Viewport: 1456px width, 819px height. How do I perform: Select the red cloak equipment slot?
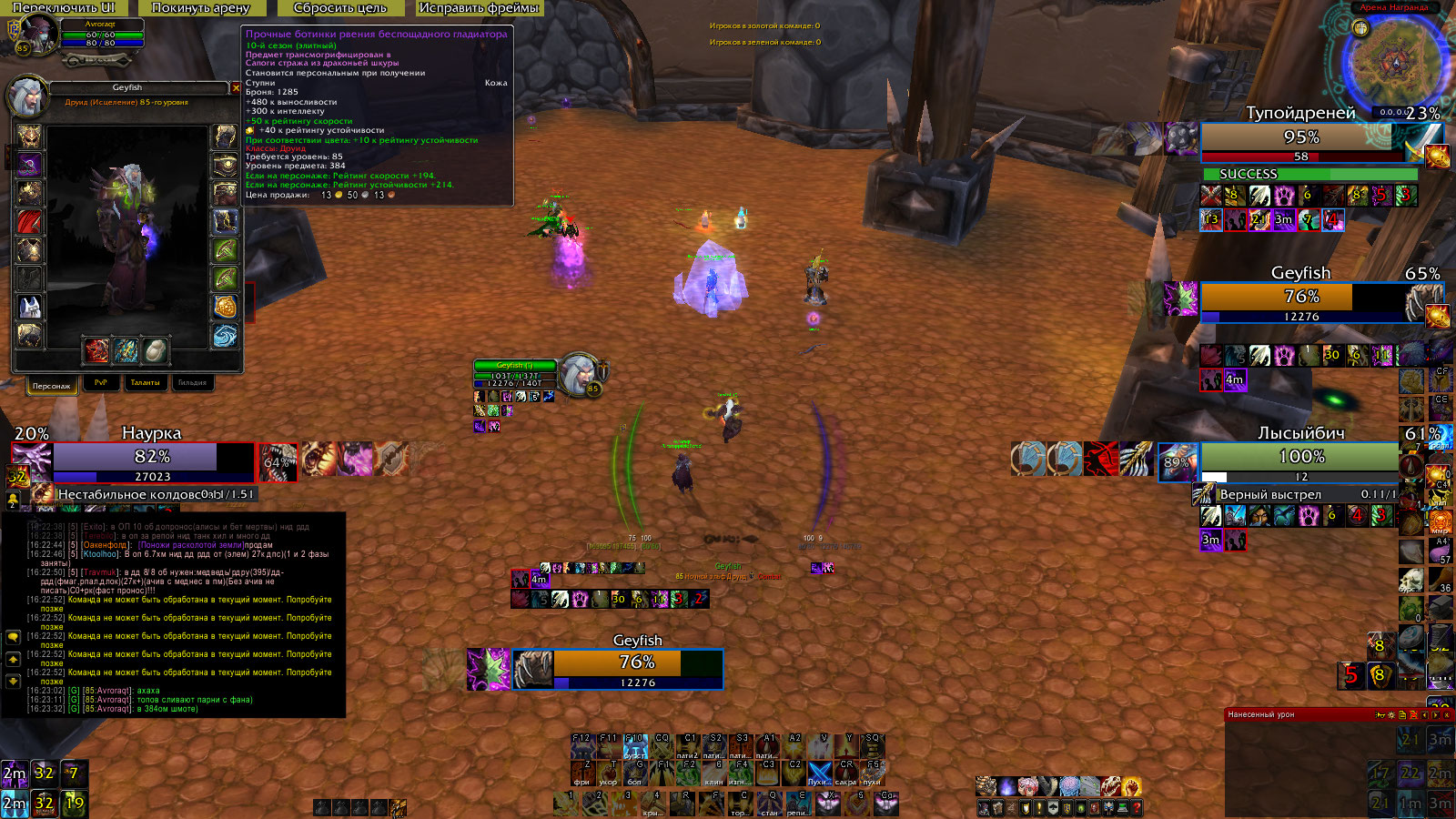coord(30,222)
